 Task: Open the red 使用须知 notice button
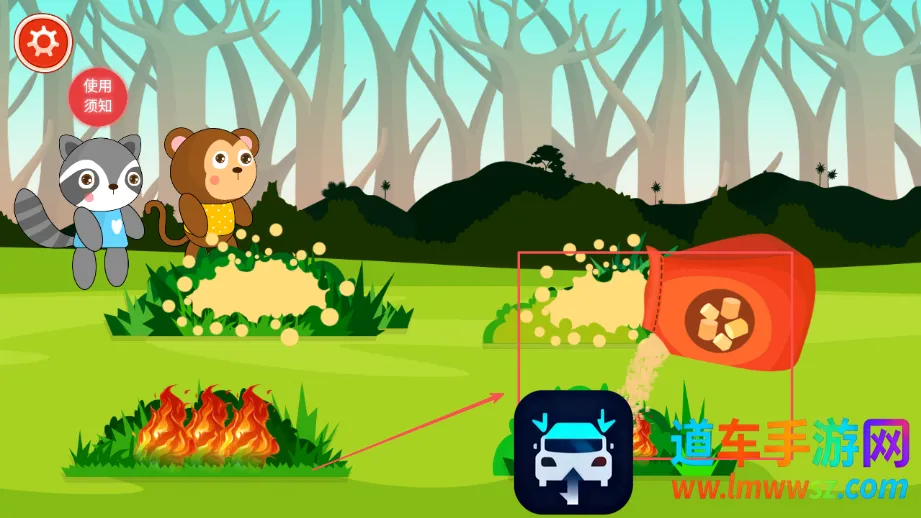[97, 96]
